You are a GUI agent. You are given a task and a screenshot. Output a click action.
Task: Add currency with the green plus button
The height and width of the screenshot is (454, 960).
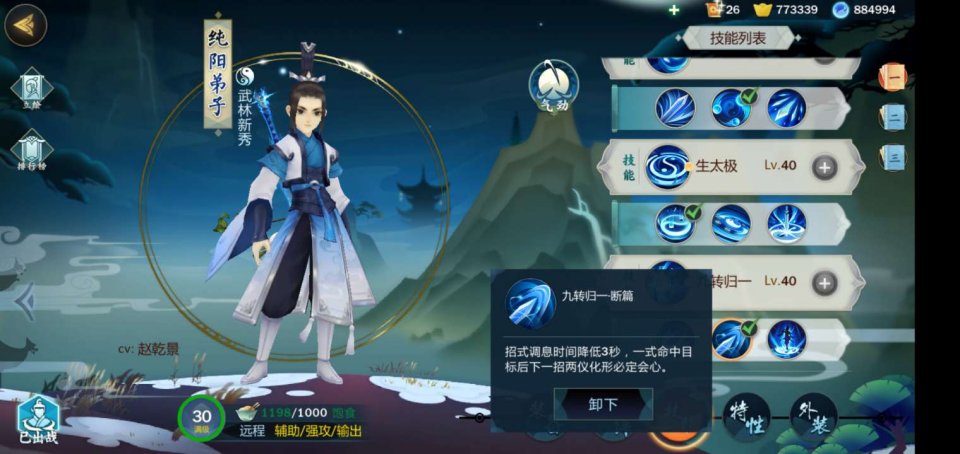tap(674, 10)
